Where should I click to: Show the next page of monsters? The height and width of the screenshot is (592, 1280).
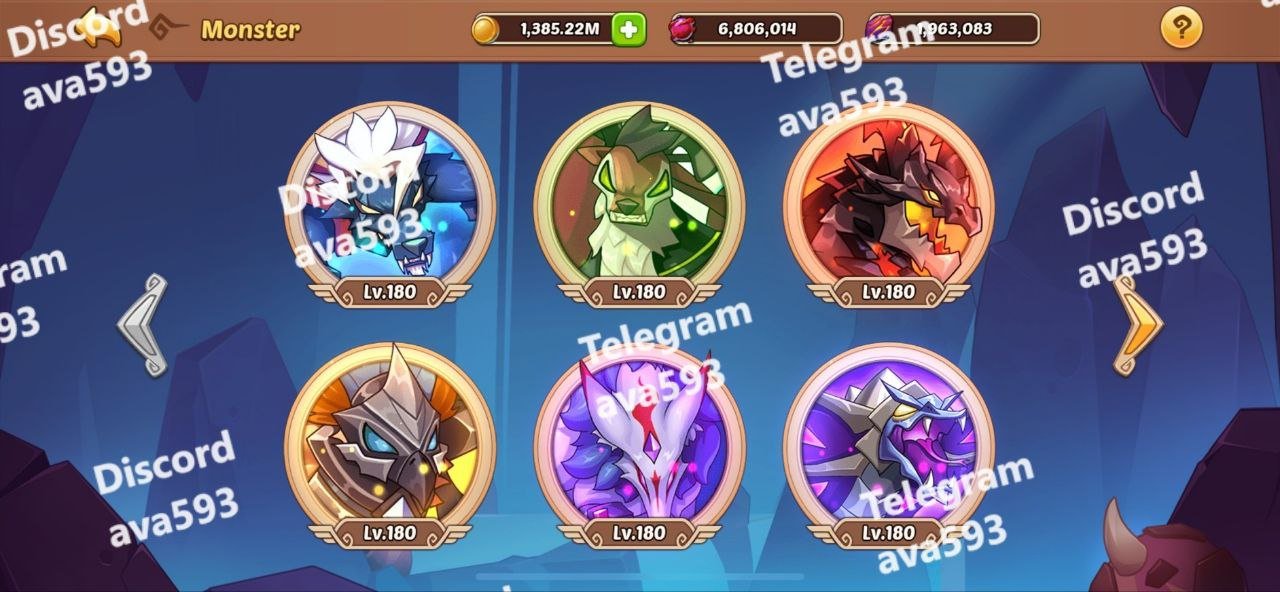pyautogui.click(x=1139, y=325)
